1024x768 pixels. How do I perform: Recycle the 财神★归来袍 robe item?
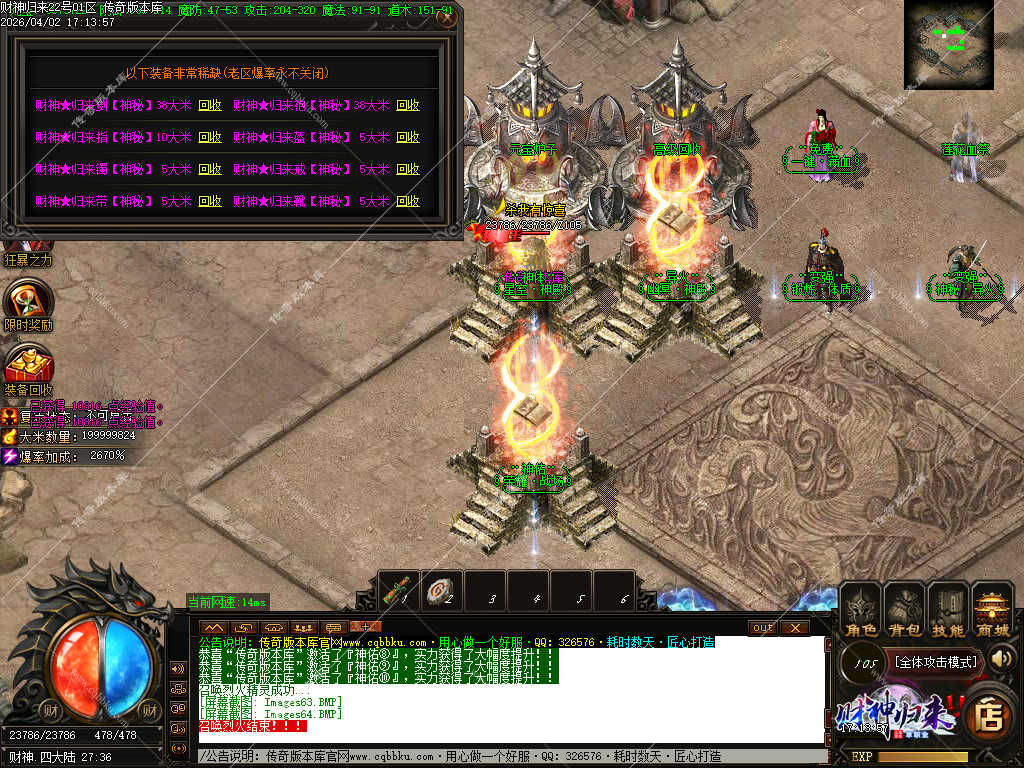[x=408, y=105]
